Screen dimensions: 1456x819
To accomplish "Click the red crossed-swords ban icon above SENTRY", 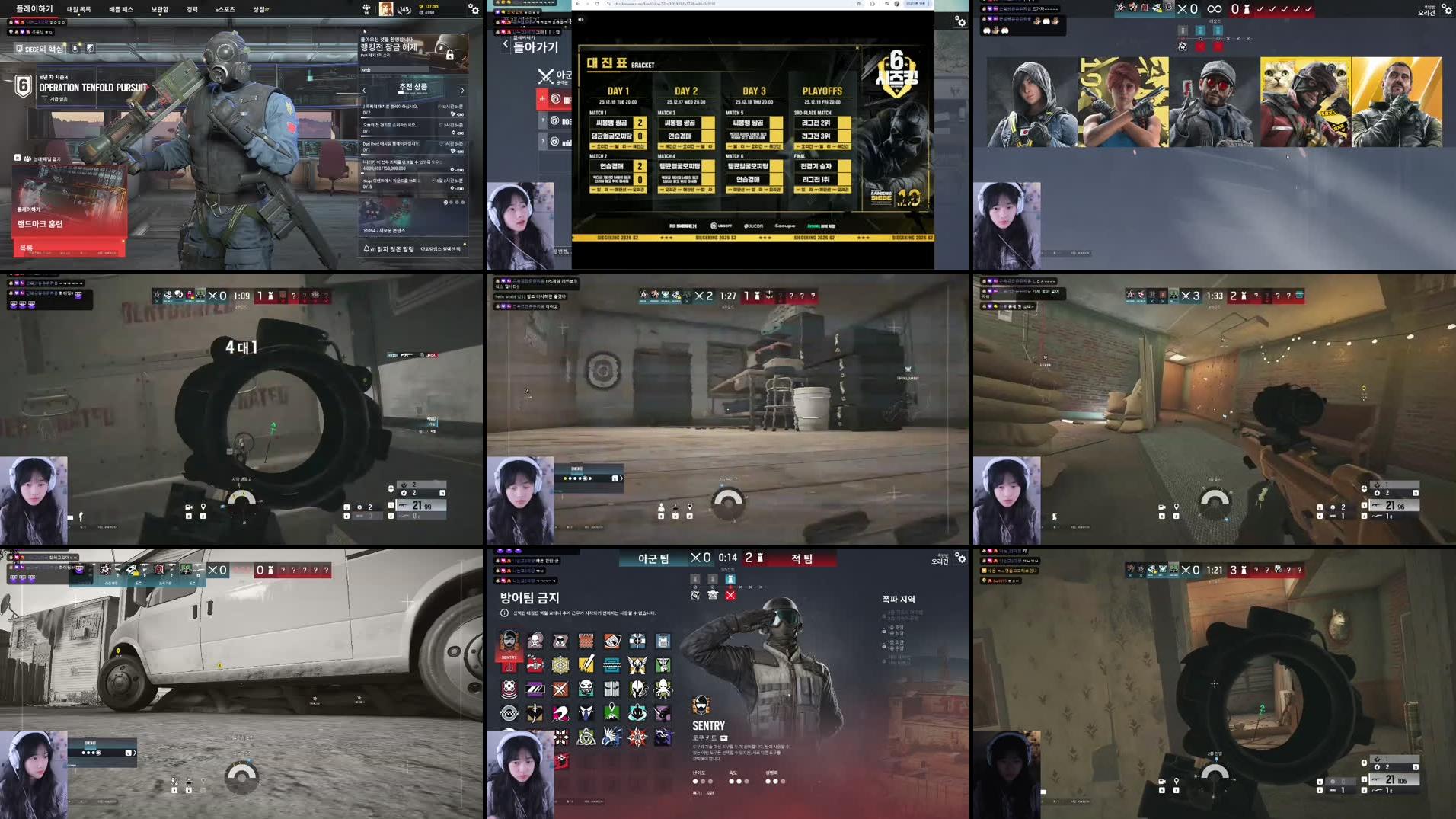I will [730, 596].
